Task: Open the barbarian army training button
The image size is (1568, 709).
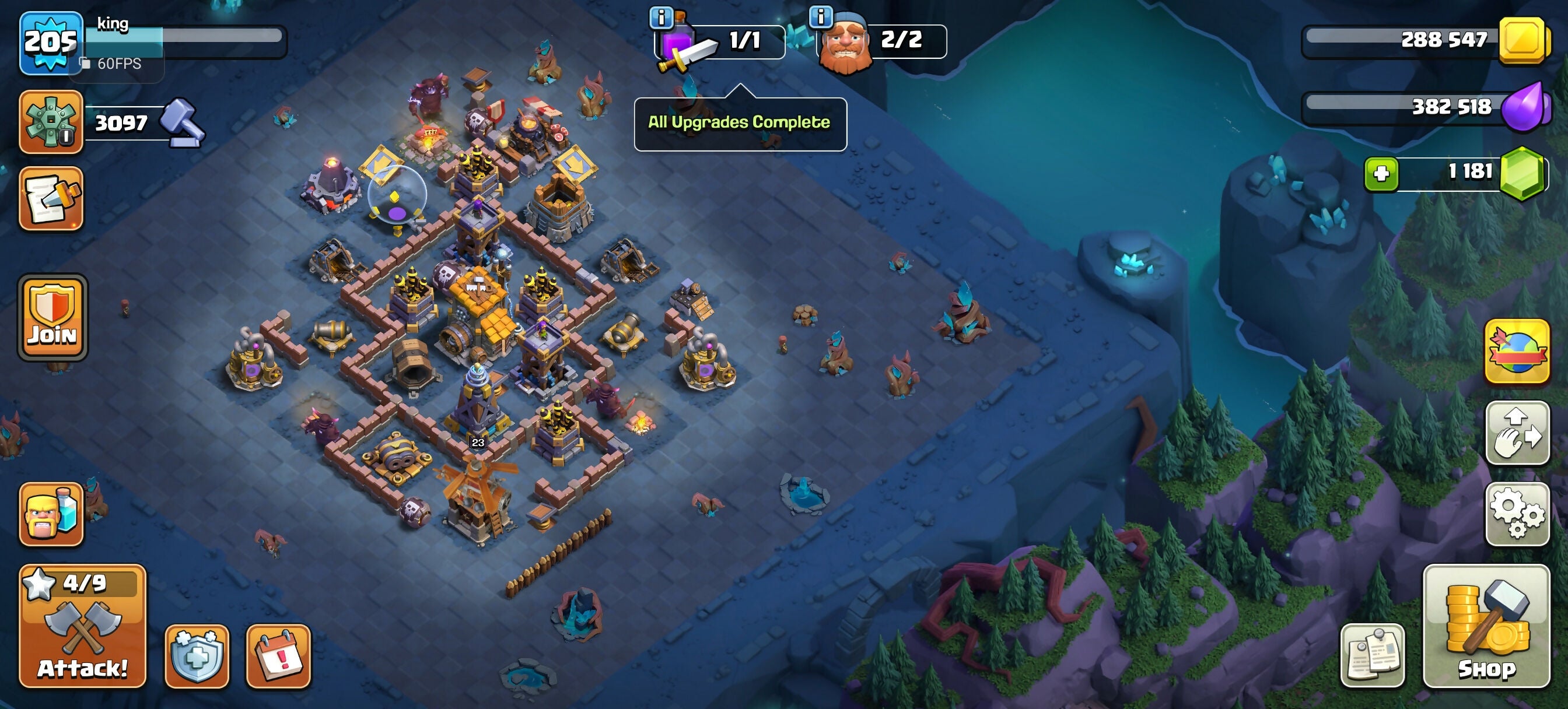Action: (51, 514)
